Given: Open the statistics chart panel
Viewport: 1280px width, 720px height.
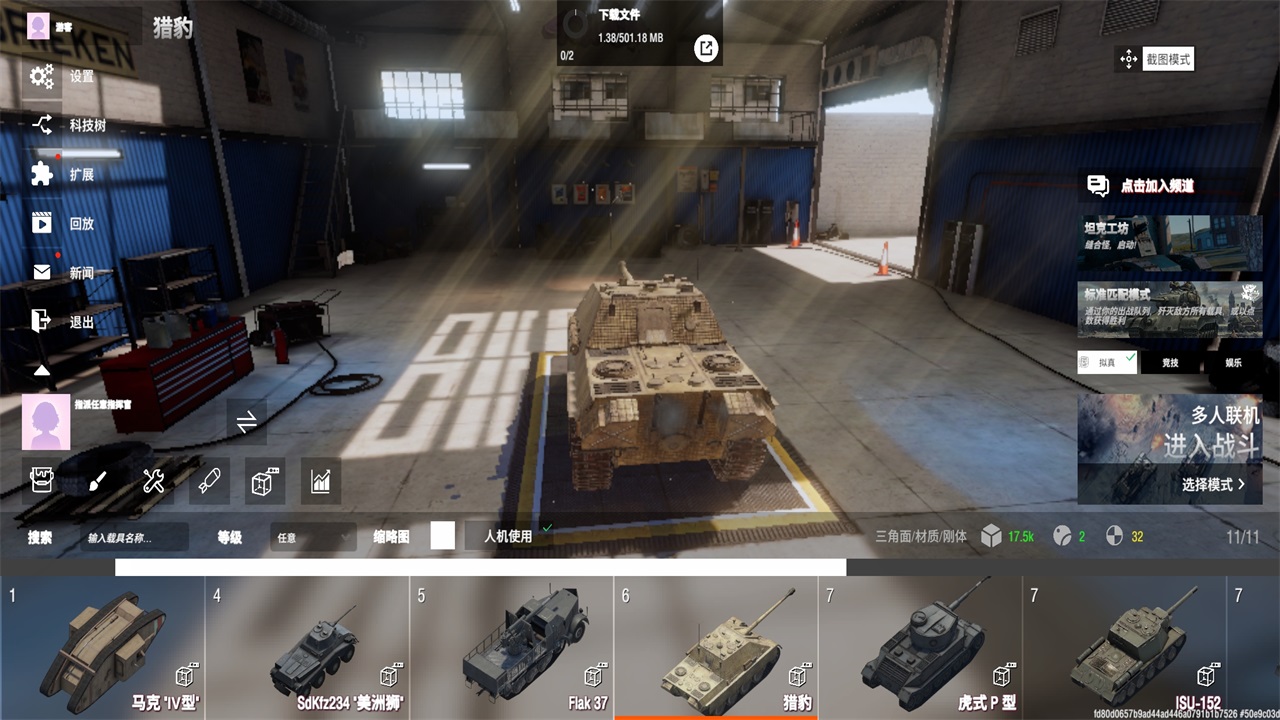Looking at the screenshot, I should (x=319, y=481).
